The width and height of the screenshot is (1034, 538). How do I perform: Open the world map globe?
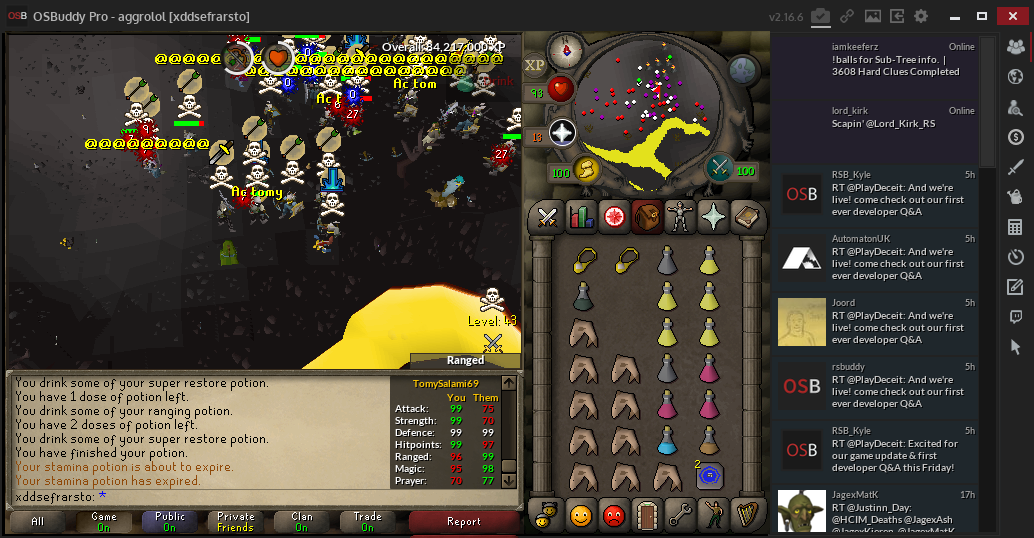[743, 69]
